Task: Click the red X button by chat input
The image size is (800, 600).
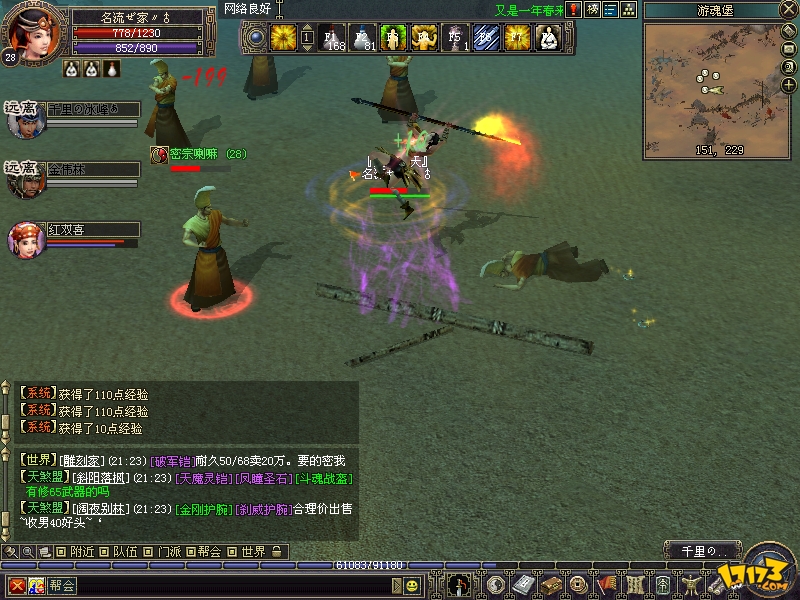Action: (17, 585)
